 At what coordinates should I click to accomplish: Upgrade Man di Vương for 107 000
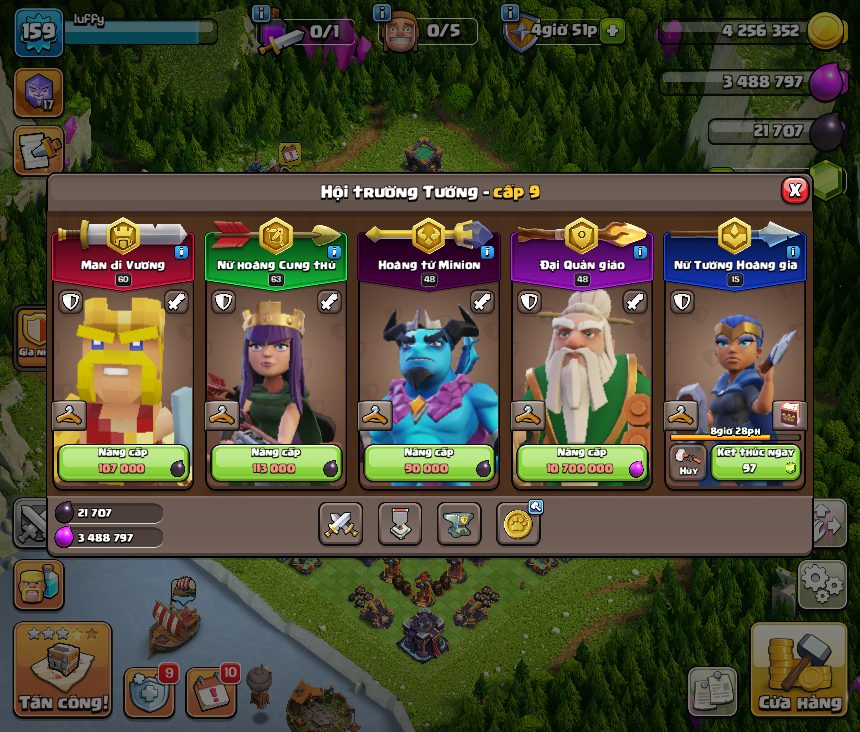tap(122, 462)
